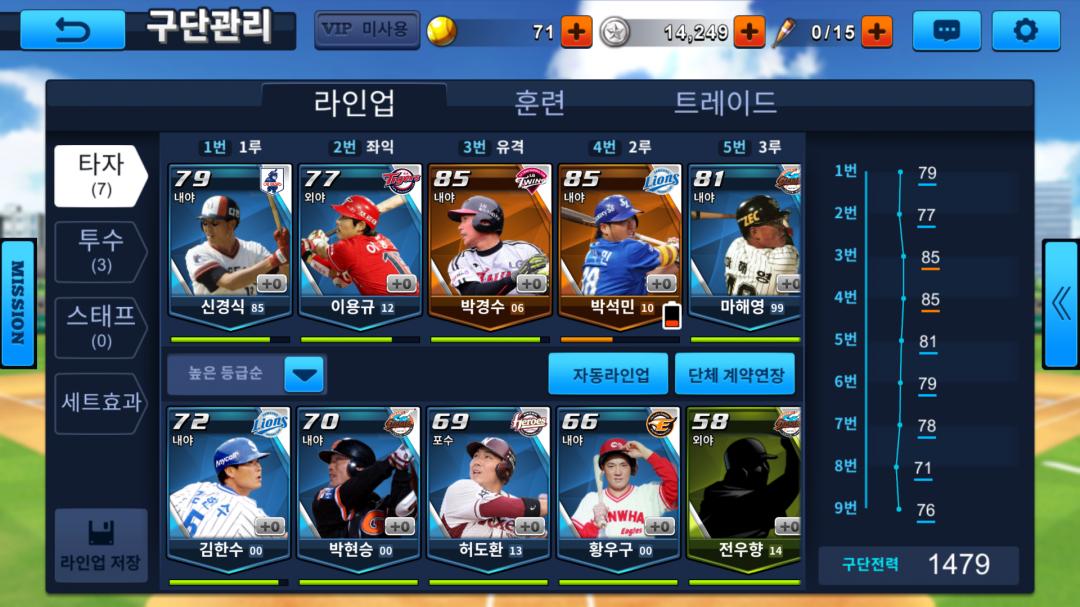Select bench player 김한수 card
The image size is (1080, 607).
[229, 487]
